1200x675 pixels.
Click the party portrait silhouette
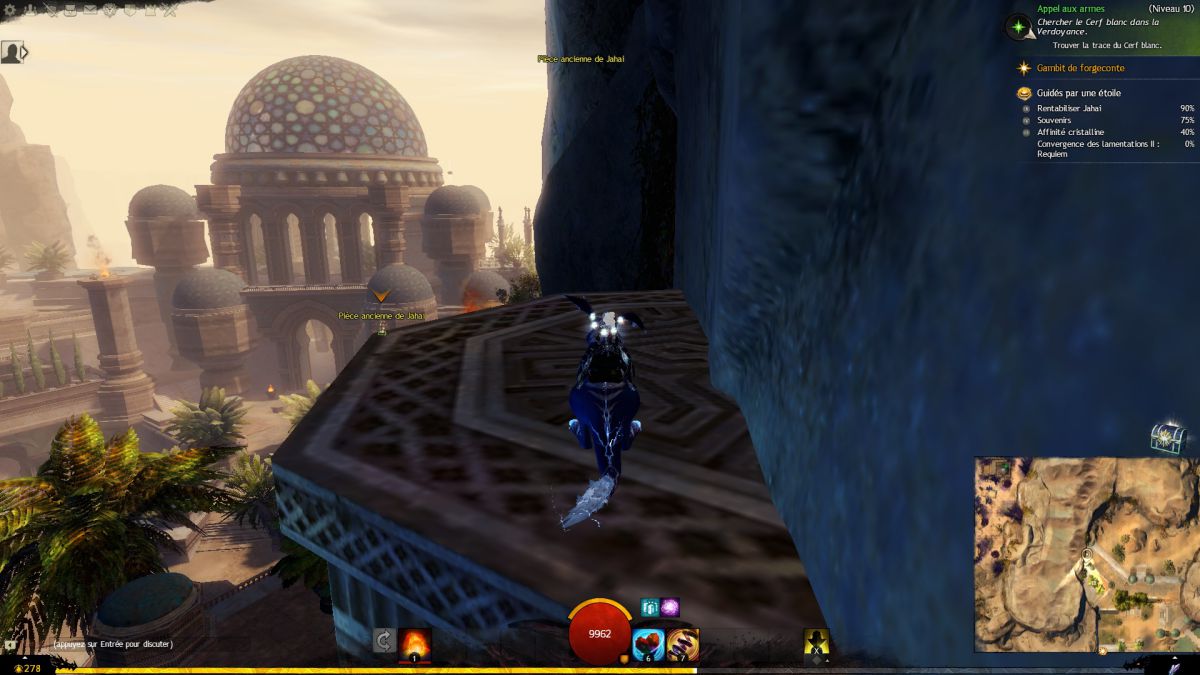10,52
